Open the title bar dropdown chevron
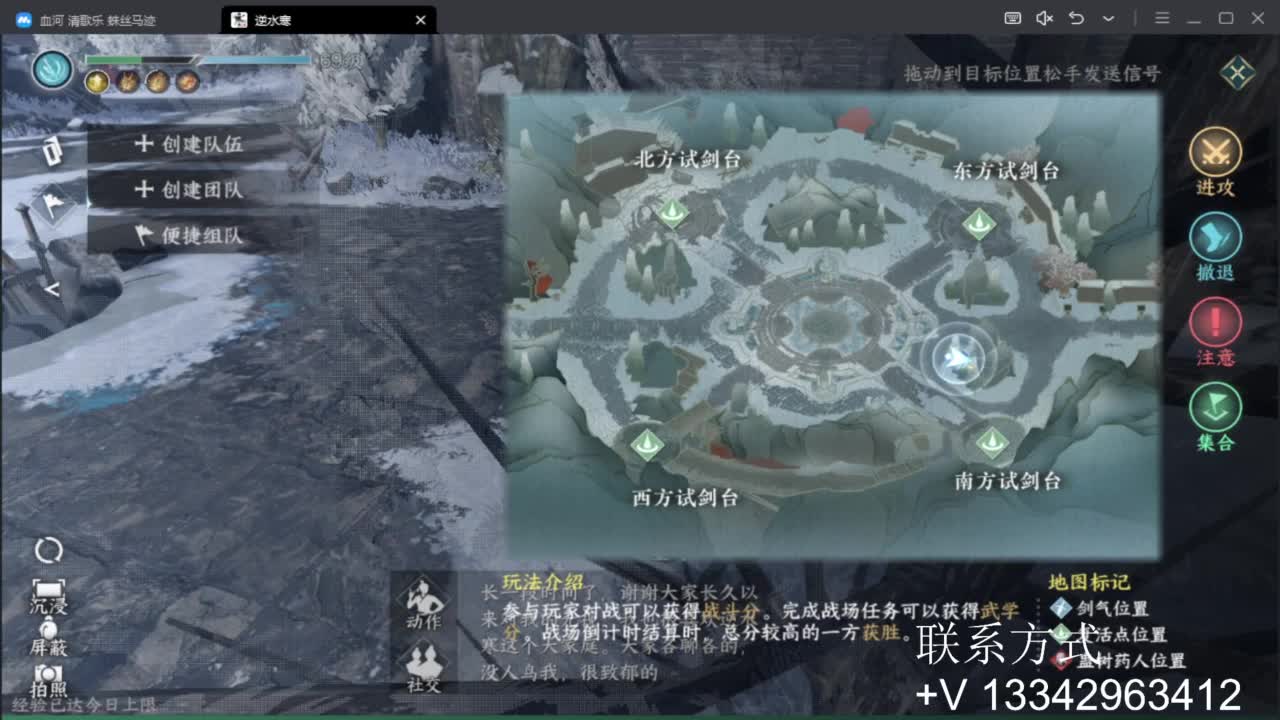1280x720 pixels. point(1108,19)
